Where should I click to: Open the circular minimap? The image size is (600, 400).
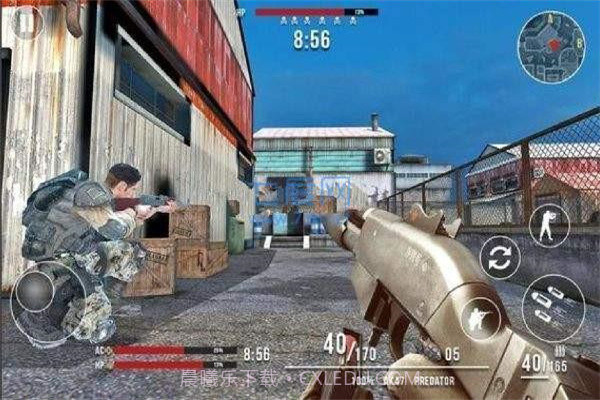551,45
